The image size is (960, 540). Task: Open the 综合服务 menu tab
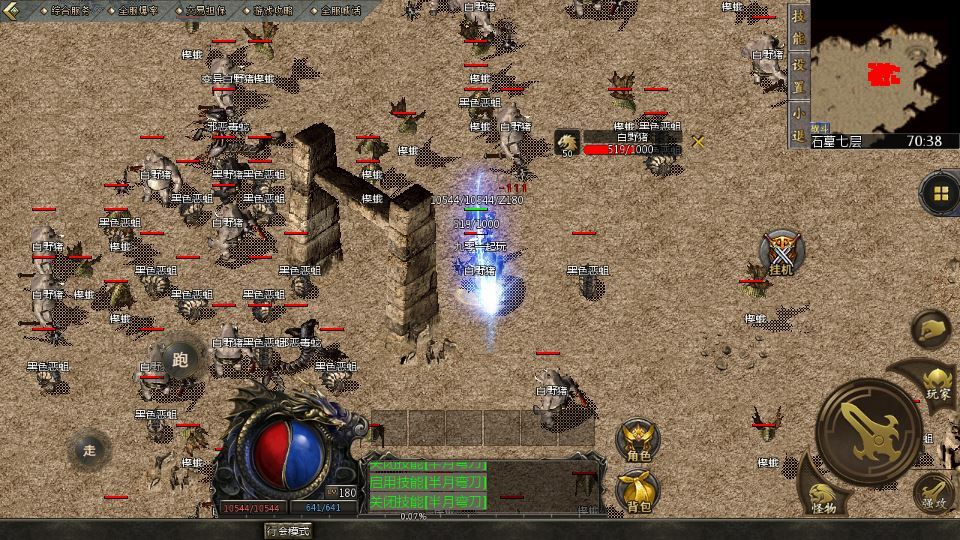(69, 10)
